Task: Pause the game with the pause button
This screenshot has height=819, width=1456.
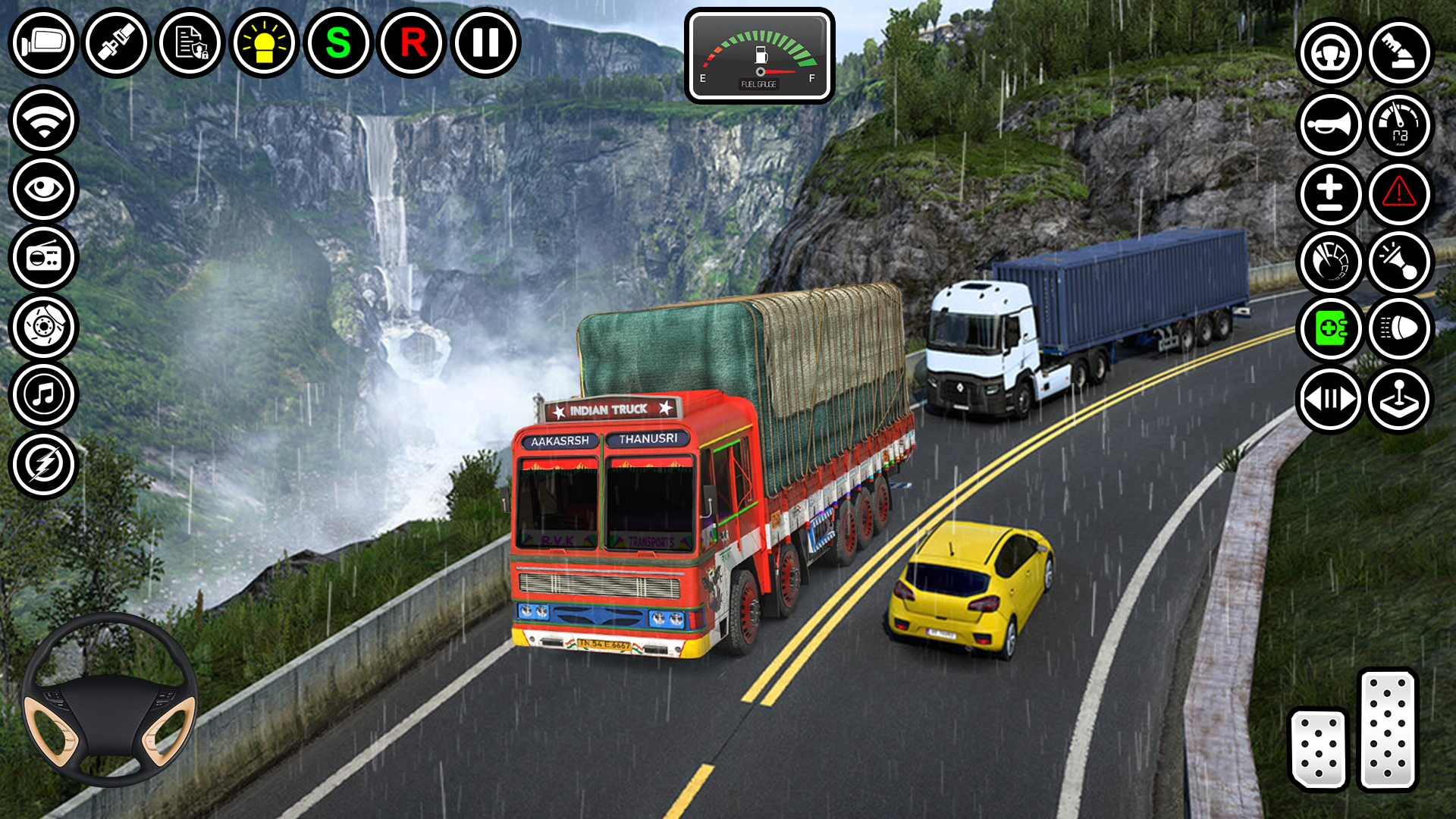Action: 485,42
